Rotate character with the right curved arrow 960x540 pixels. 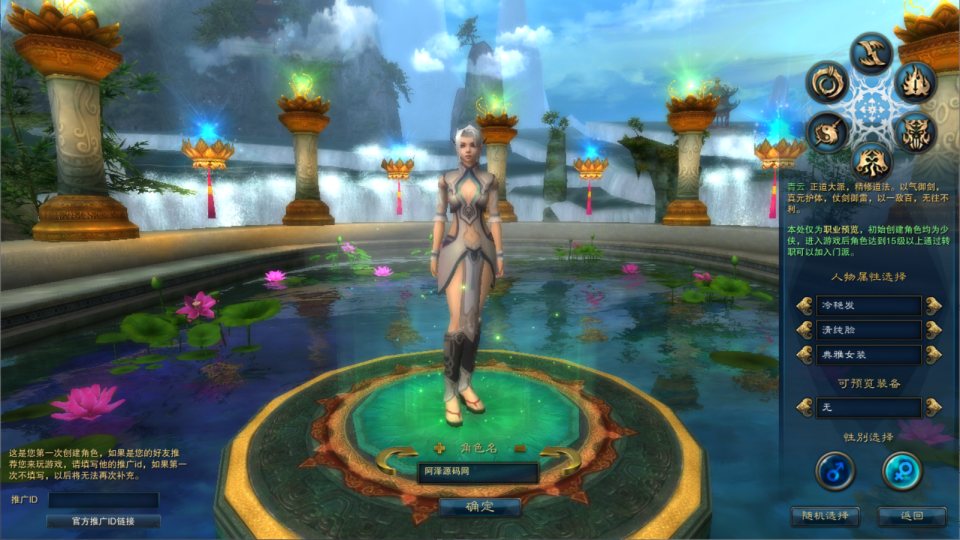(561, 461)
